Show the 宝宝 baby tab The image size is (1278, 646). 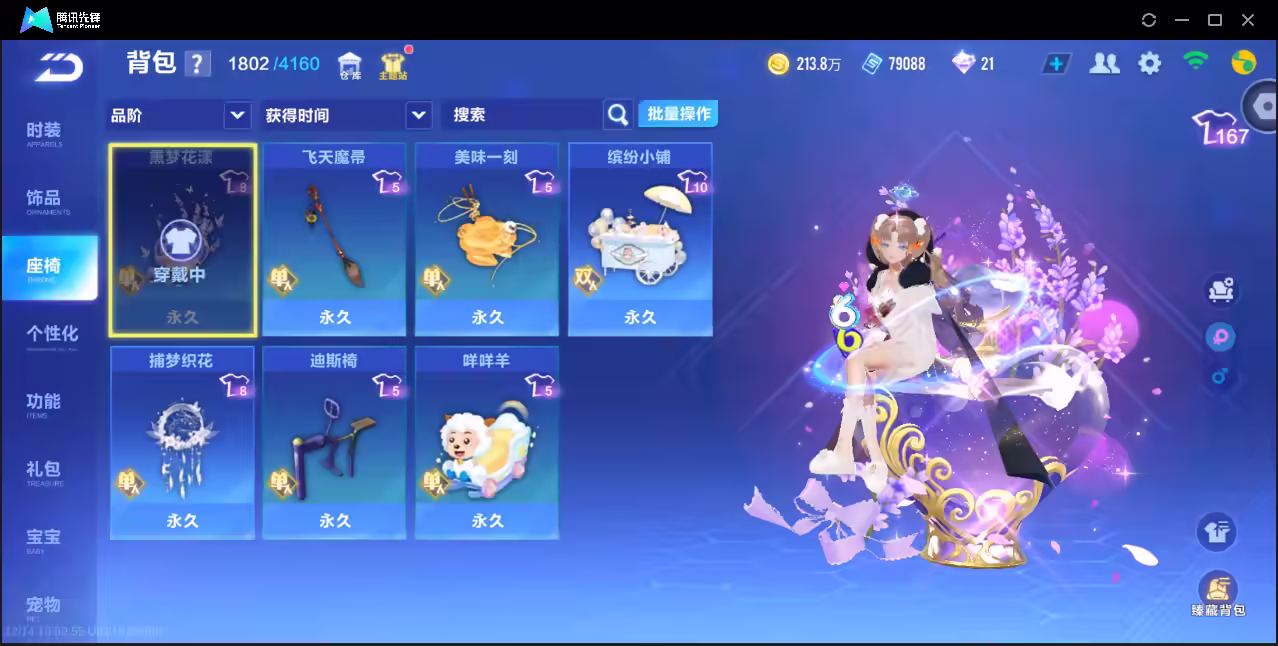tap(44, 539)
